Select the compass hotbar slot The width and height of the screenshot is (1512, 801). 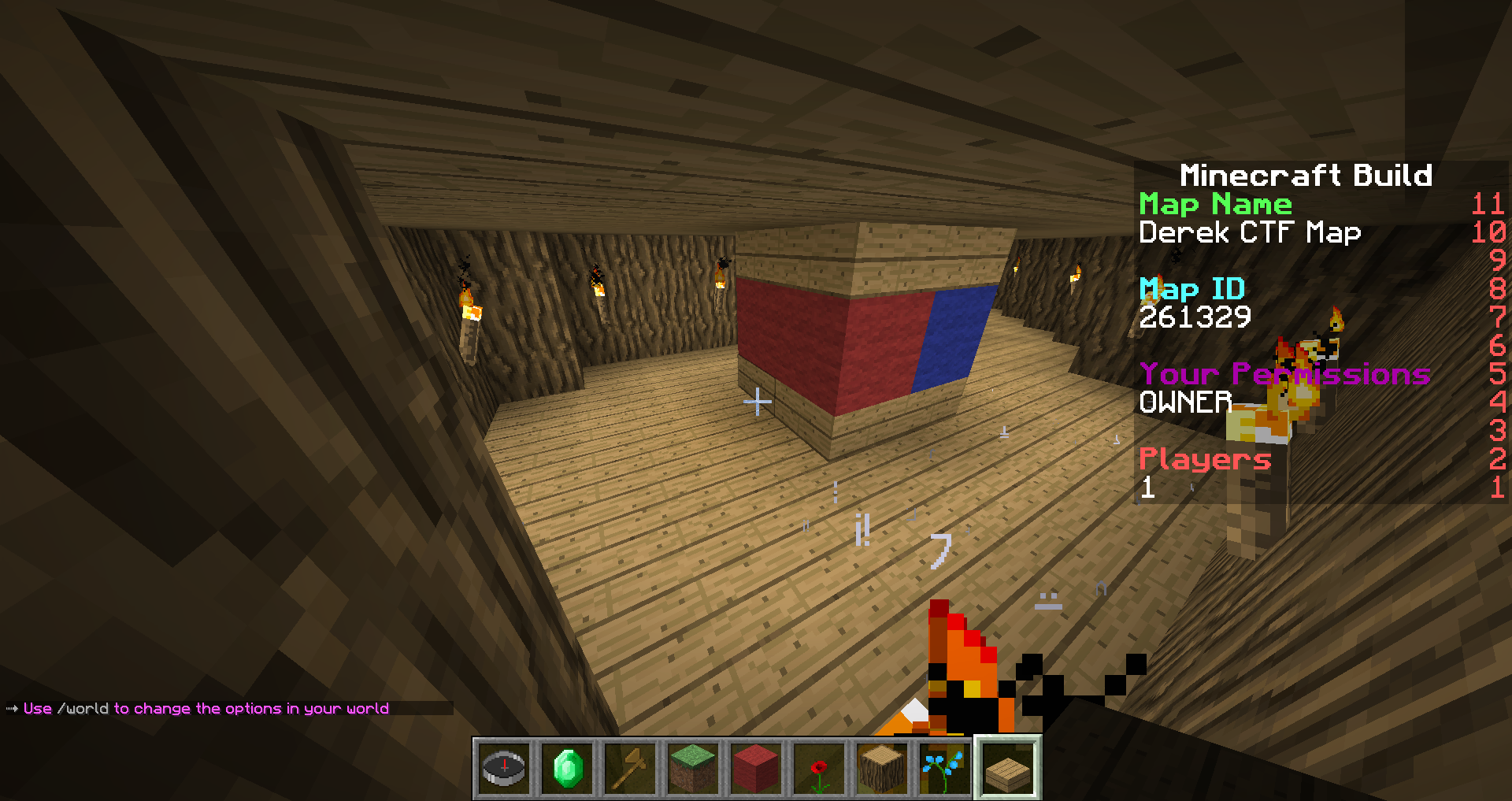(x=504, y=768)
